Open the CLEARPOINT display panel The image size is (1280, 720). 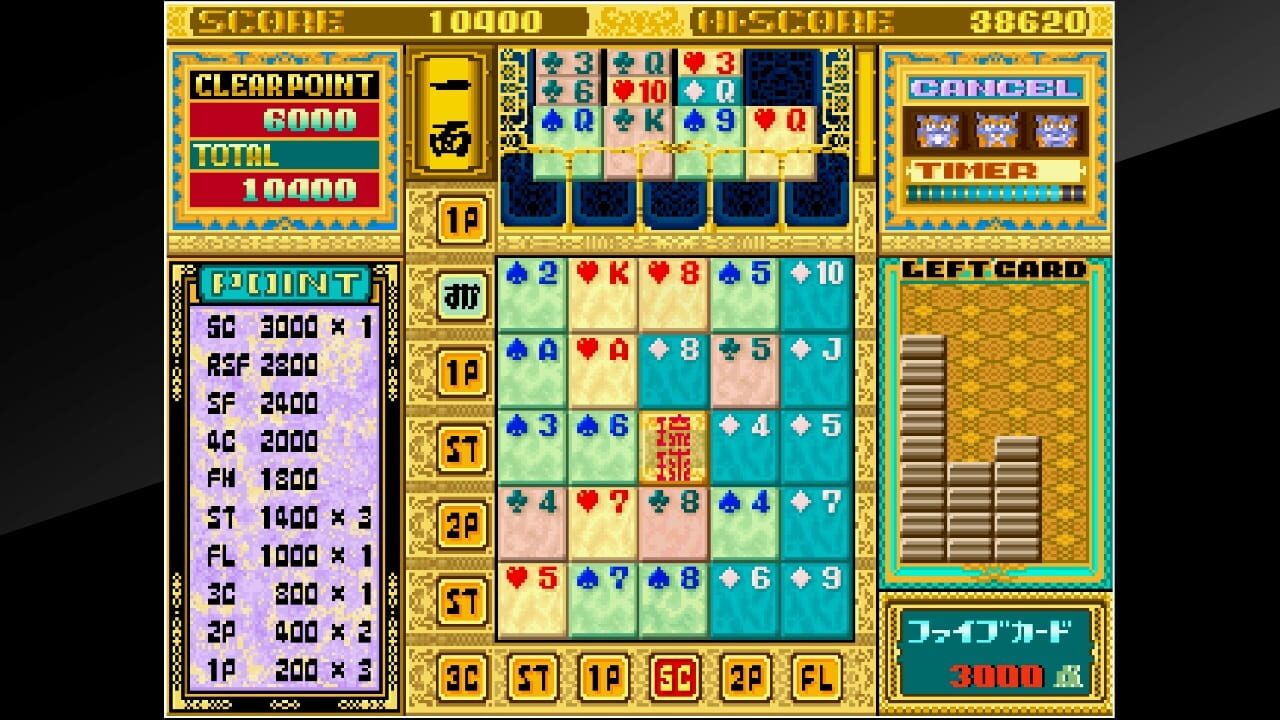click(x=283, y=87)
